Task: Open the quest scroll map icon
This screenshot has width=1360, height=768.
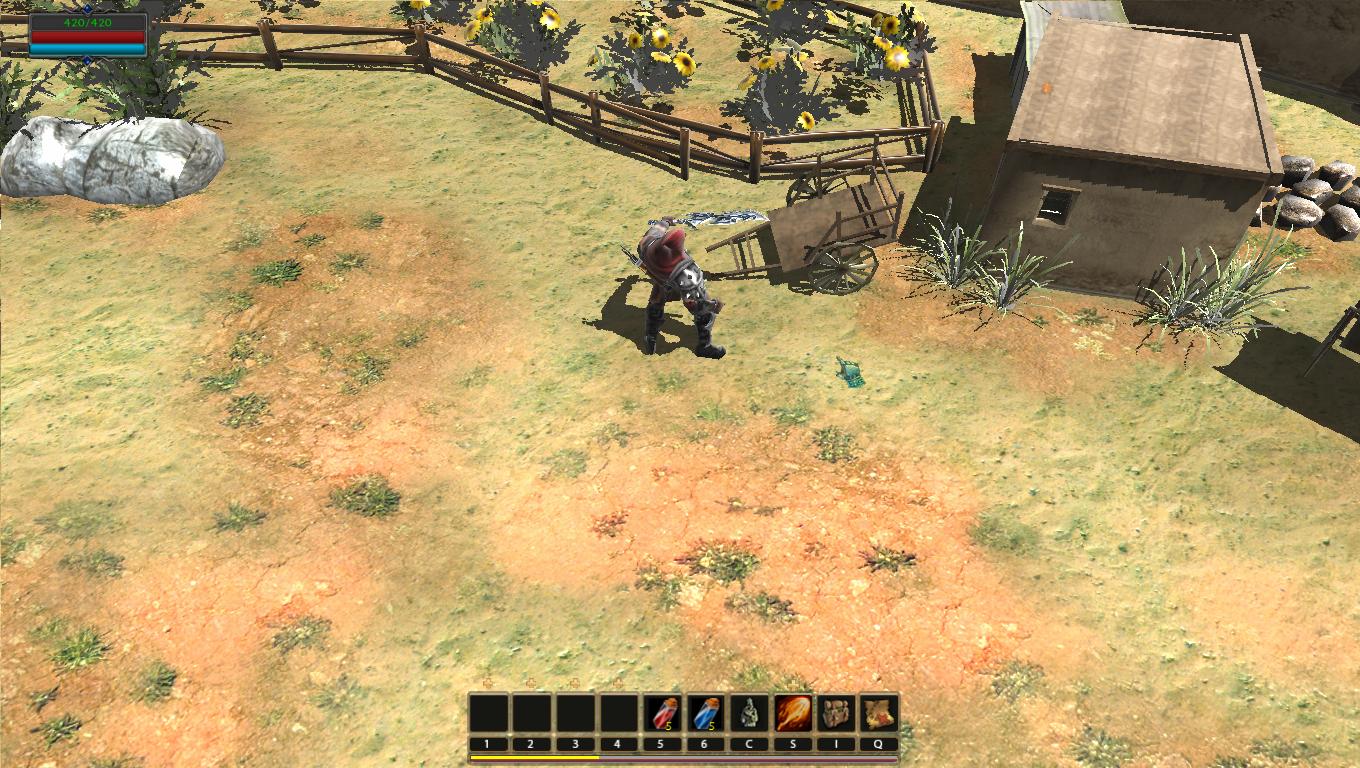Action: point(879,714)
